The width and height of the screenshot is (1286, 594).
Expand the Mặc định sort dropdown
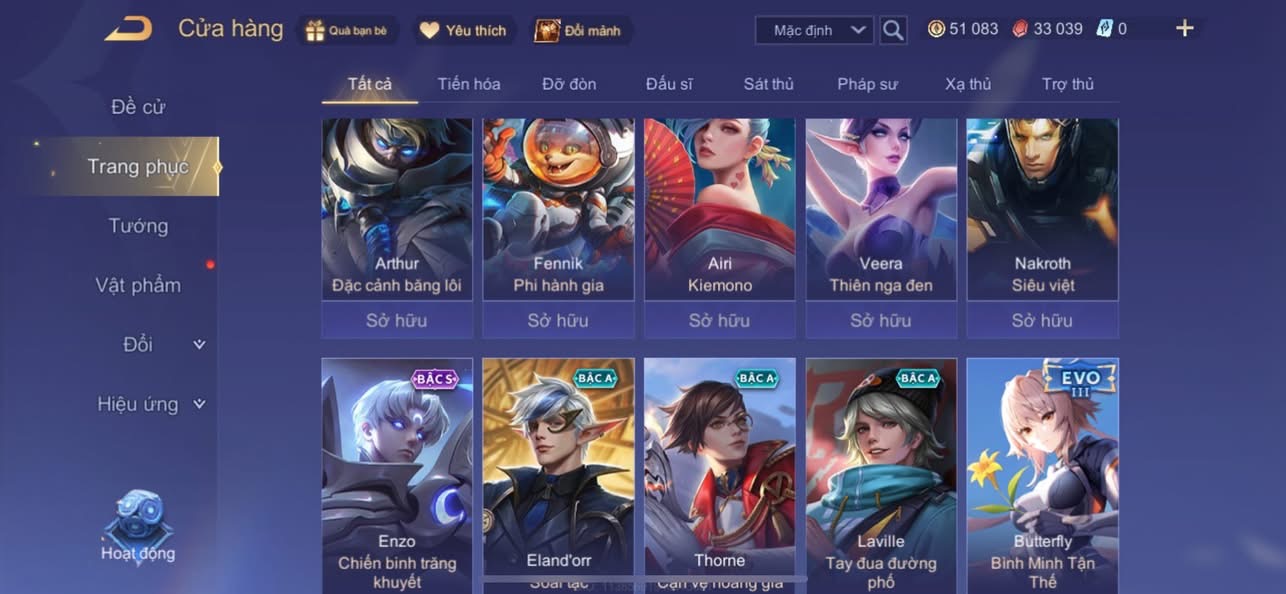pos(814,30)
